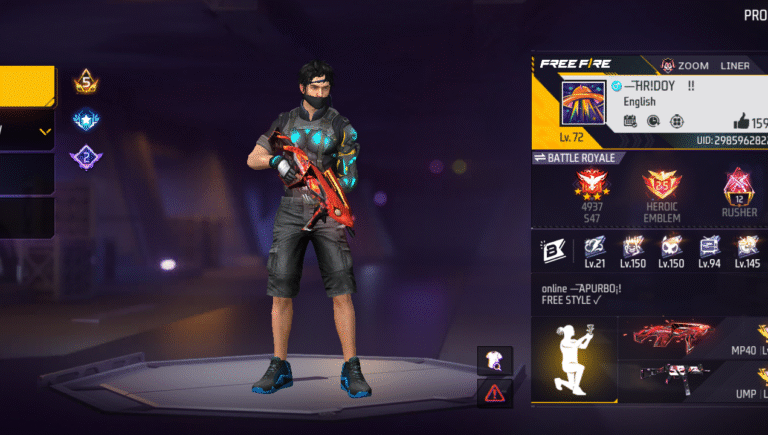The image size is (768, 435).
Task: Click the Lv.94 skill icon
Action: point(709,246)
